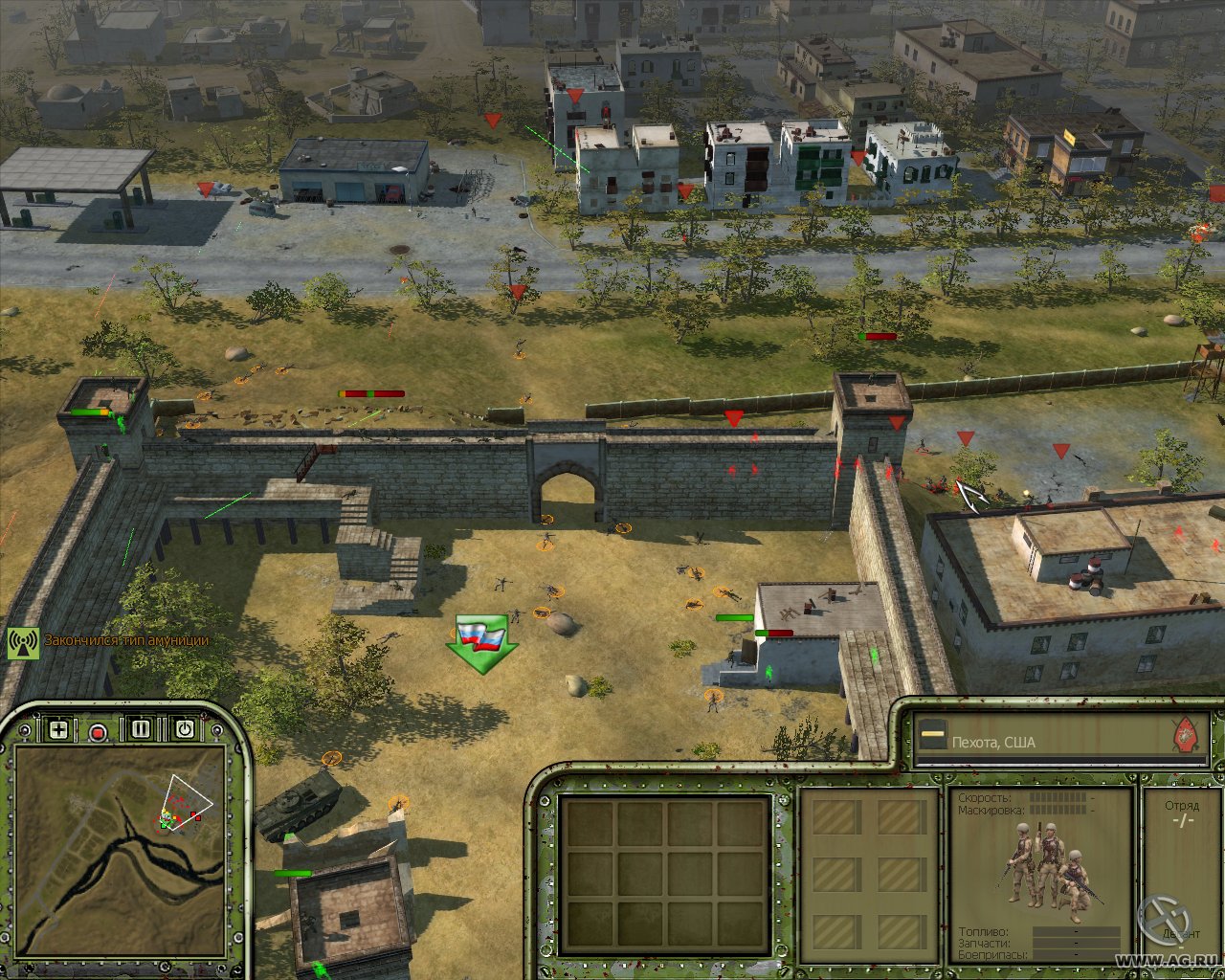Screen dimensions: 1225x980
Task: Click the rank insignia beside Пехота, США
Action: coord(928,740)
